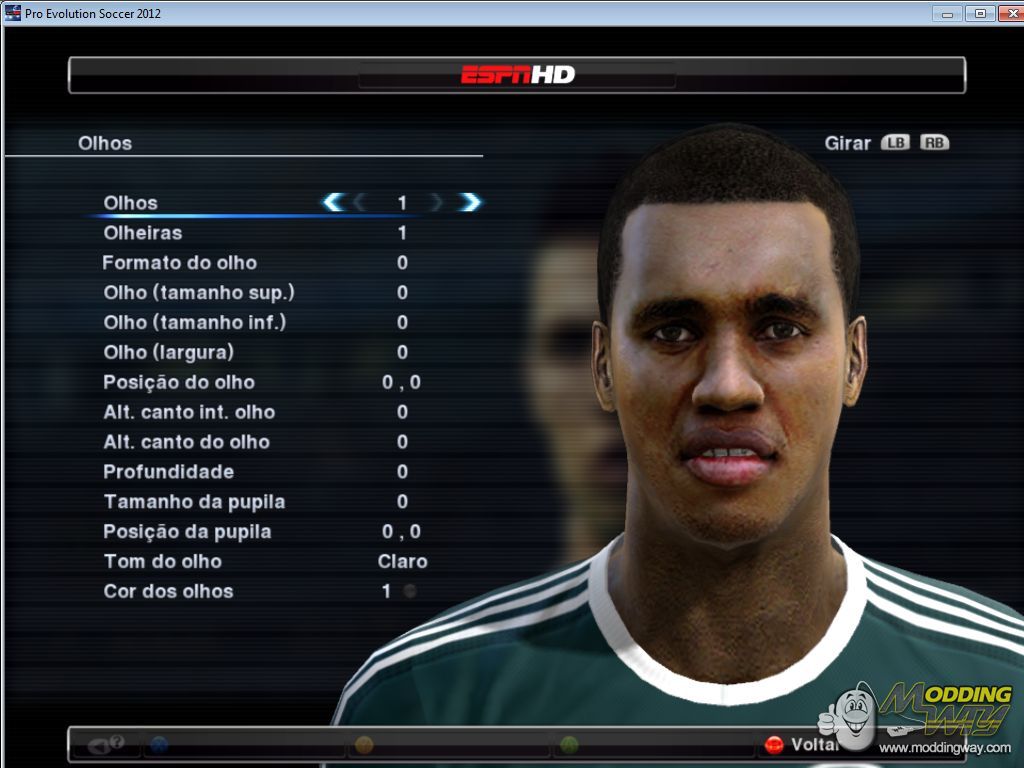Increase the Olhos value with right arrow

coord(470,203)
